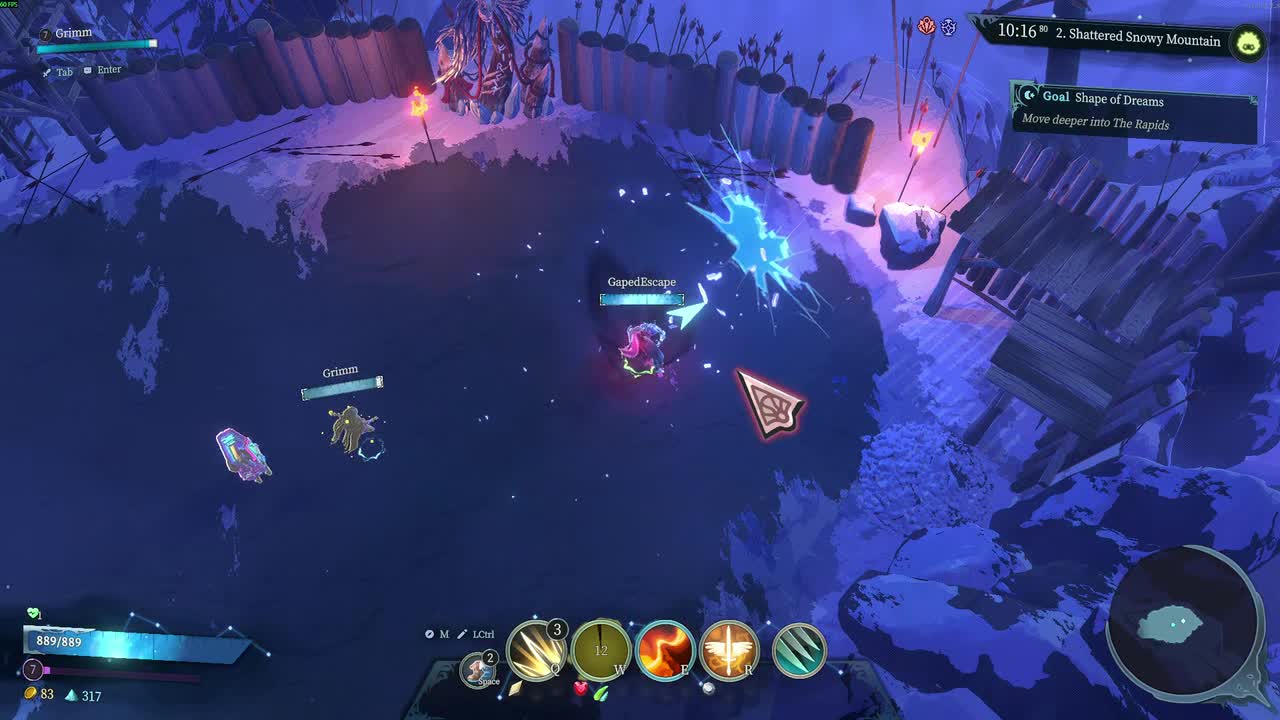1280x720 pixels.
Task: Toggle the LCtrl pencil draw icon
Action: (462, 634)
